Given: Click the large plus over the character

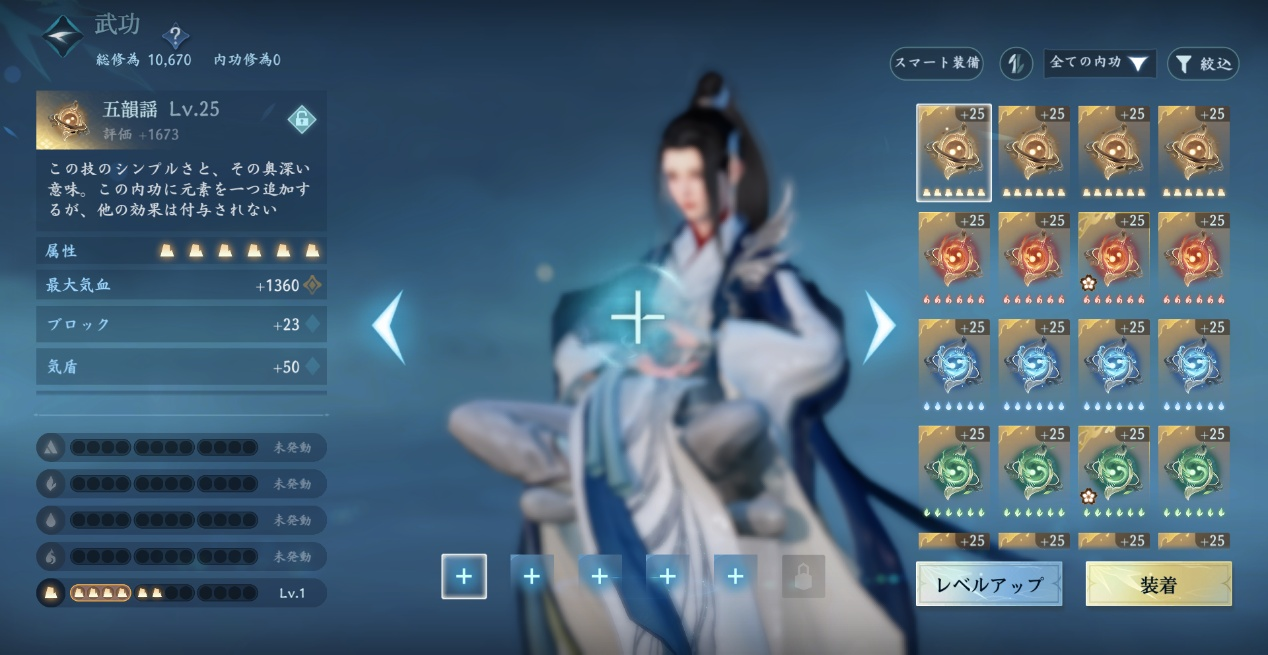Looking at the screenshot, I should tap(637, 319).
